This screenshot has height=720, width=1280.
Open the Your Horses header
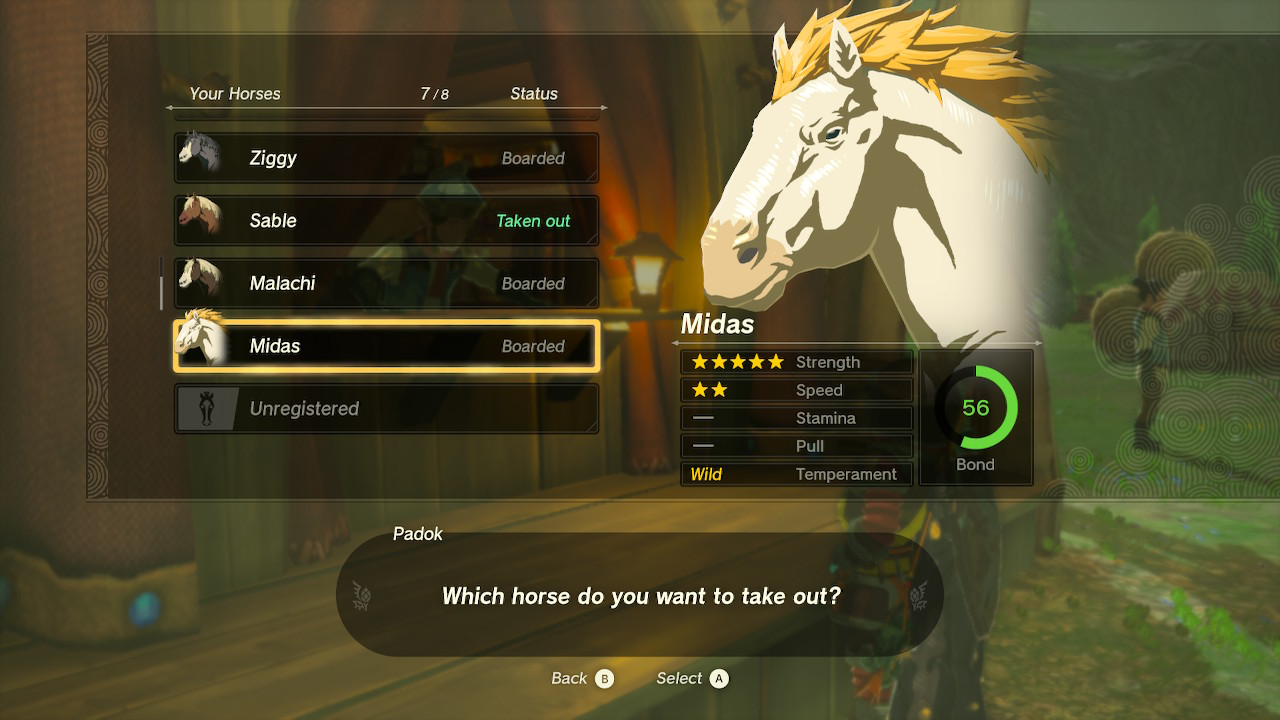[x=234, y=93]
